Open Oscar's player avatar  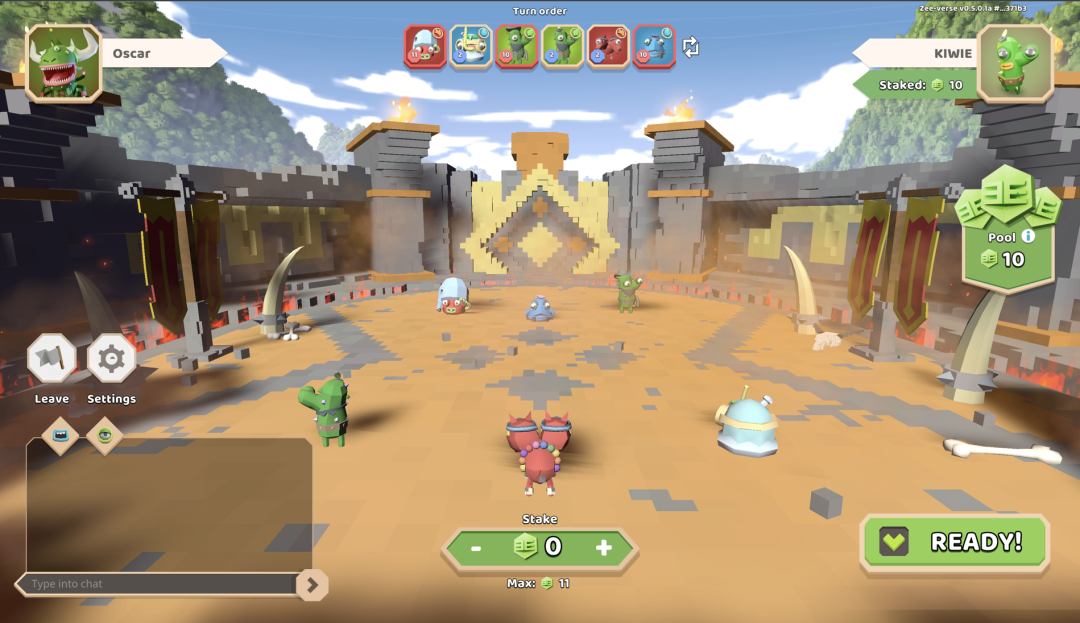64,63
